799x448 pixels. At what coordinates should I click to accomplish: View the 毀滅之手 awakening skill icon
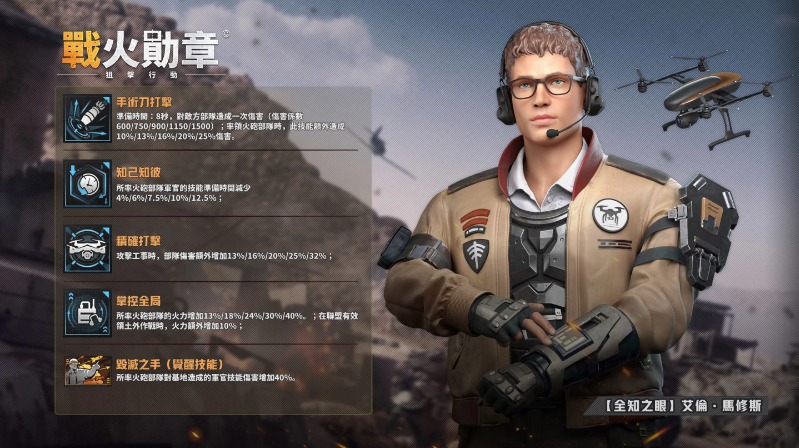[87, 370]
